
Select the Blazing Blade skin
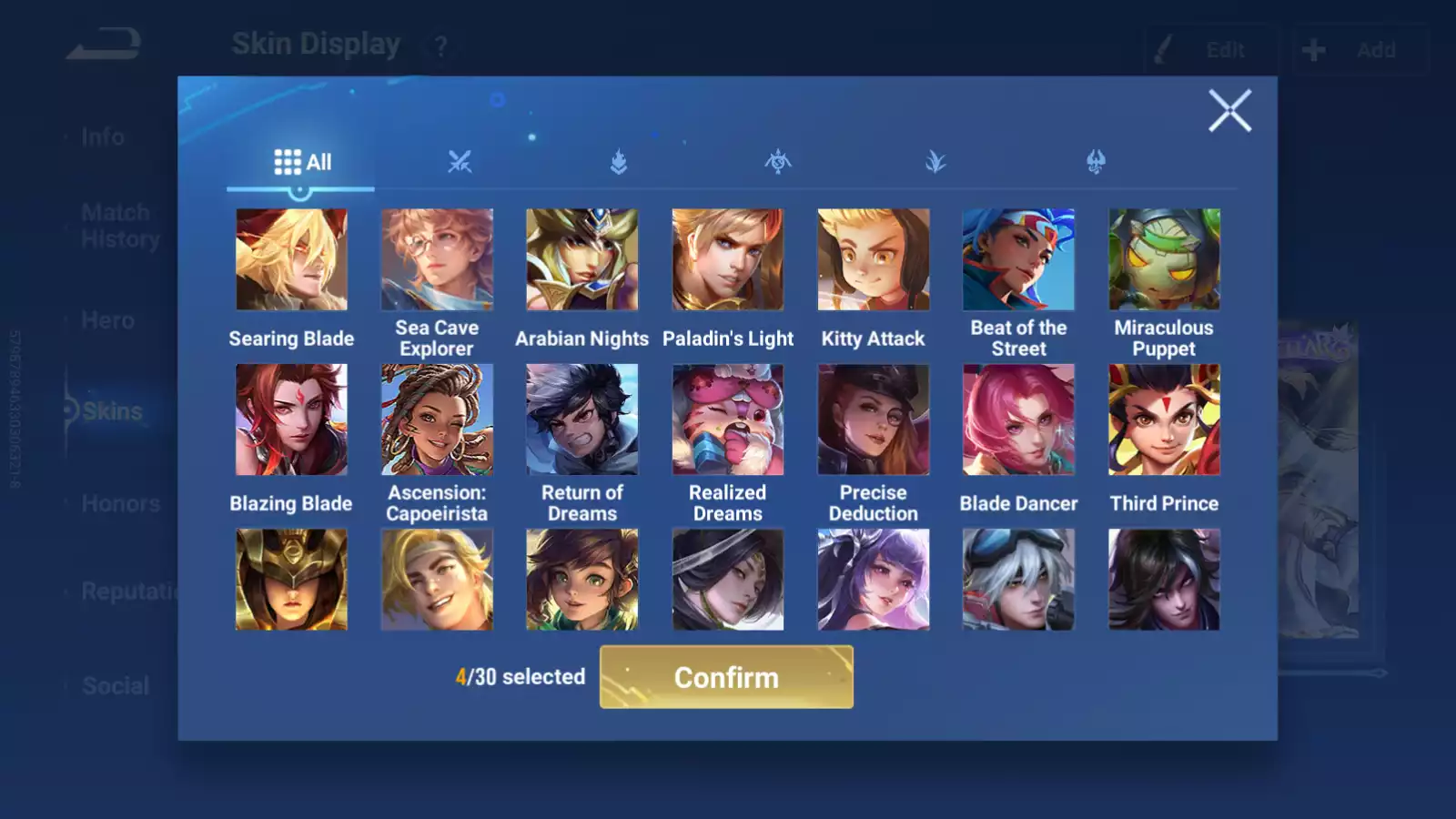(291, 420)
